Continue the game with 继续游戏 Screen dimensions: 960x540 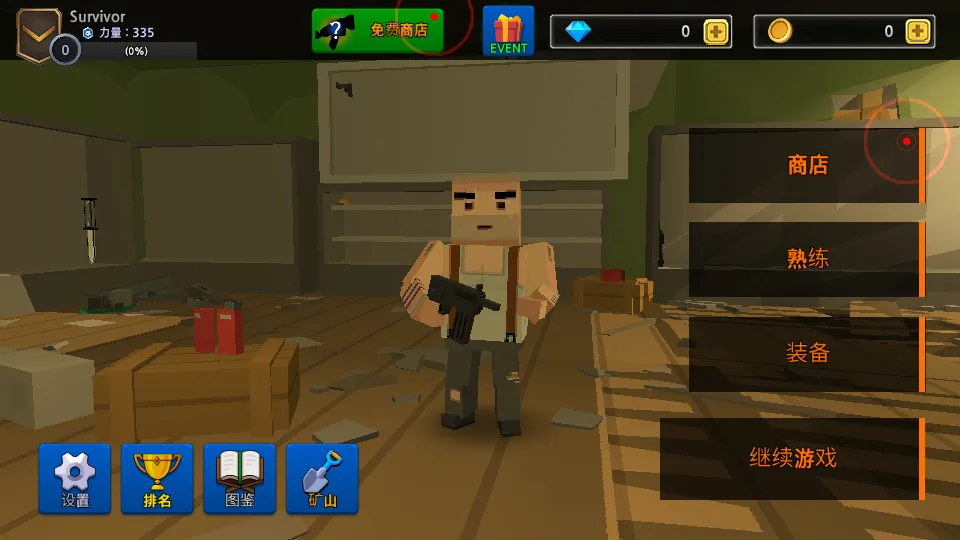[x=792, y=459]
